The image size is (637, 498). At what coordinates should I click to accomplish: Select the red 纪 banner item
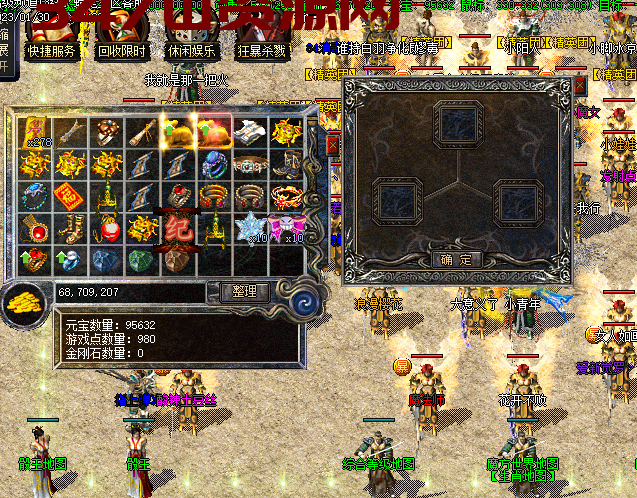coord(180,225)
